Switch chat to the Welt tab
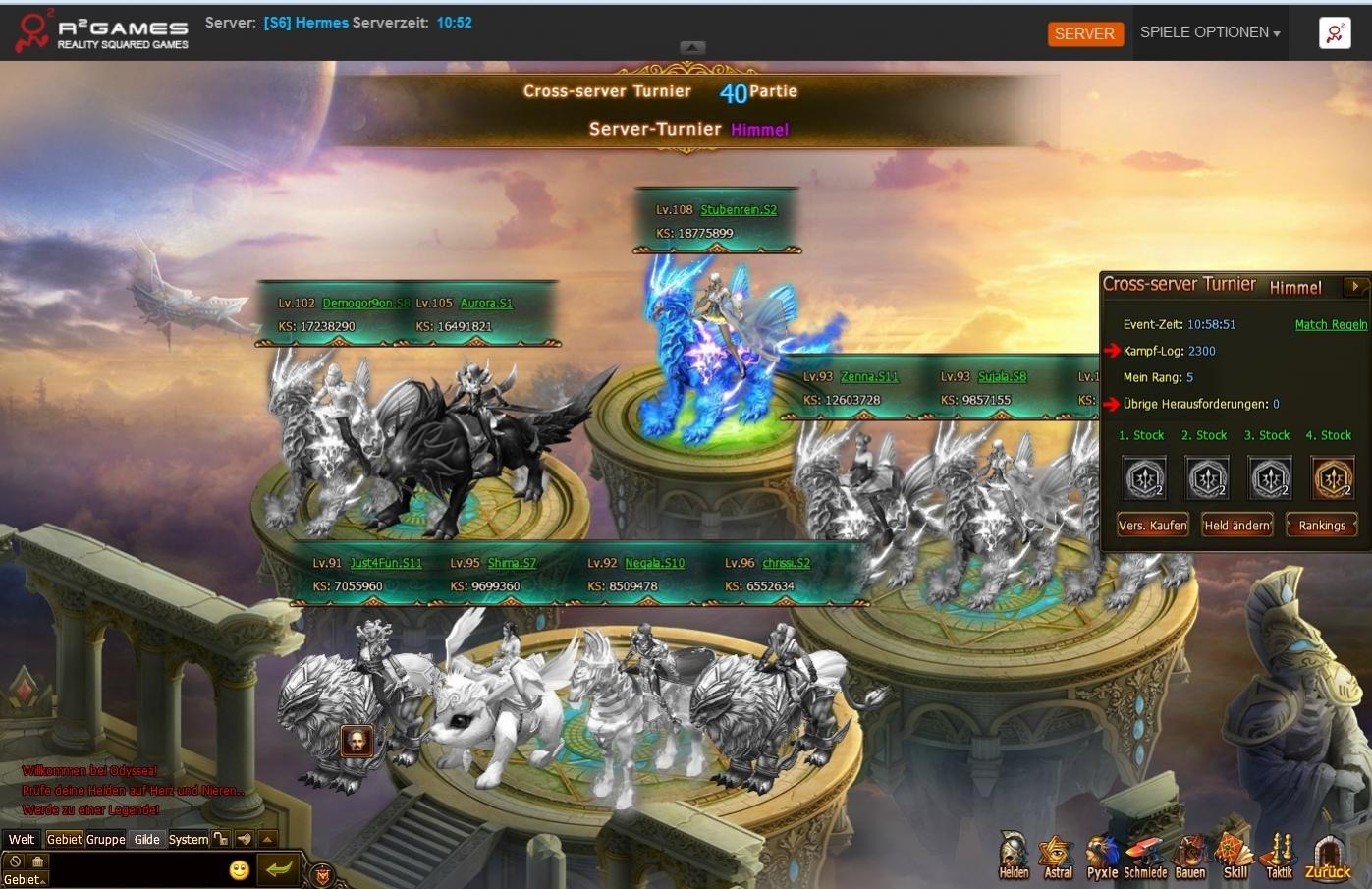This screenshot has width=1372, height=889. tap(22, 839)
